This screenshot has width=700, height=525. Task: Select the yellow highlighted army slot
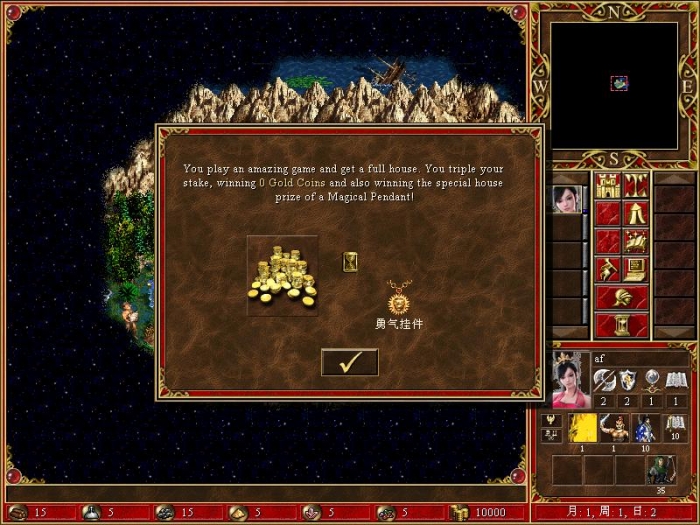(x=583, y=428)
